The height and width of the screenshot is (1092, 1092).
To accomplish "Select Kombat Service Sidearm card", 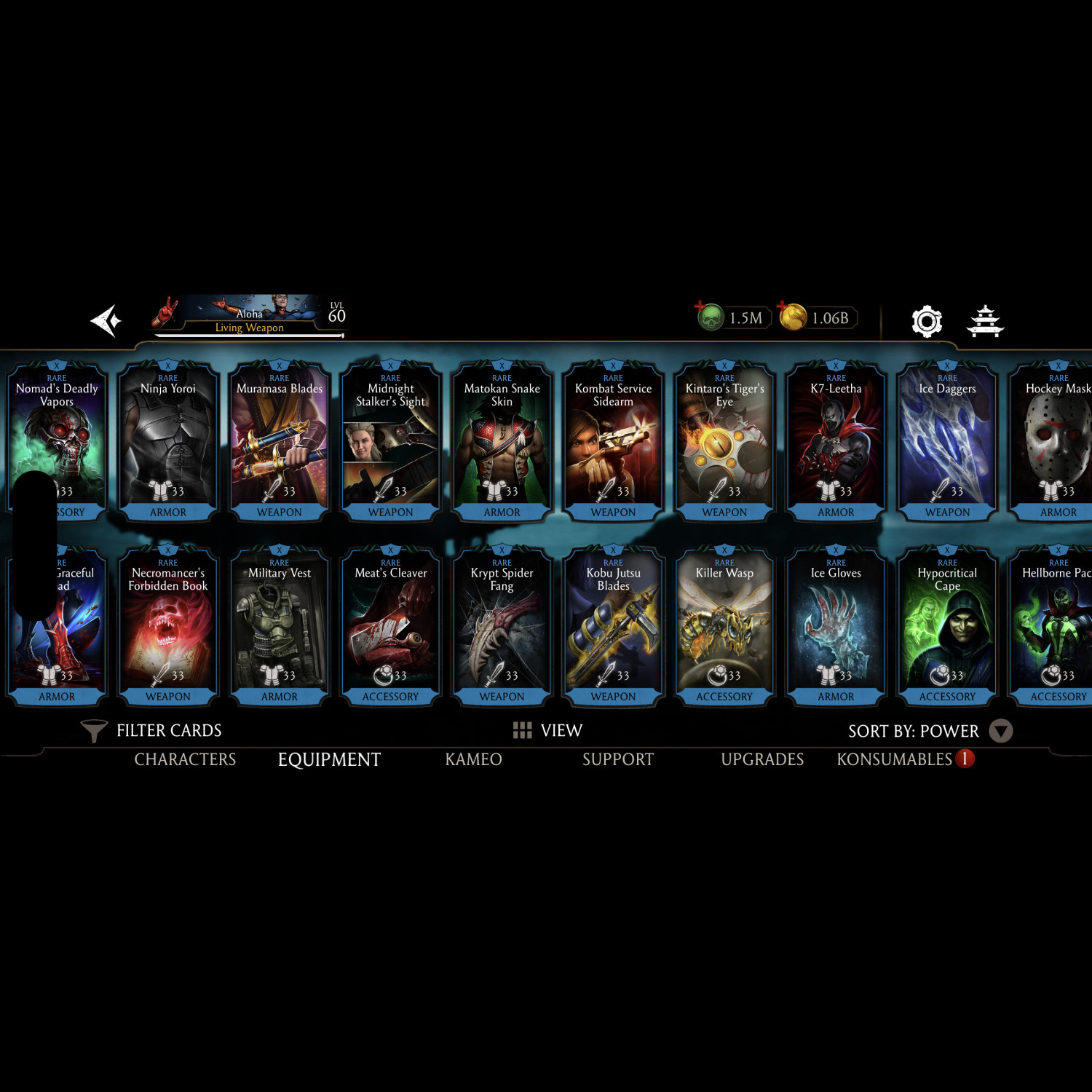I will tap(613, 441).
